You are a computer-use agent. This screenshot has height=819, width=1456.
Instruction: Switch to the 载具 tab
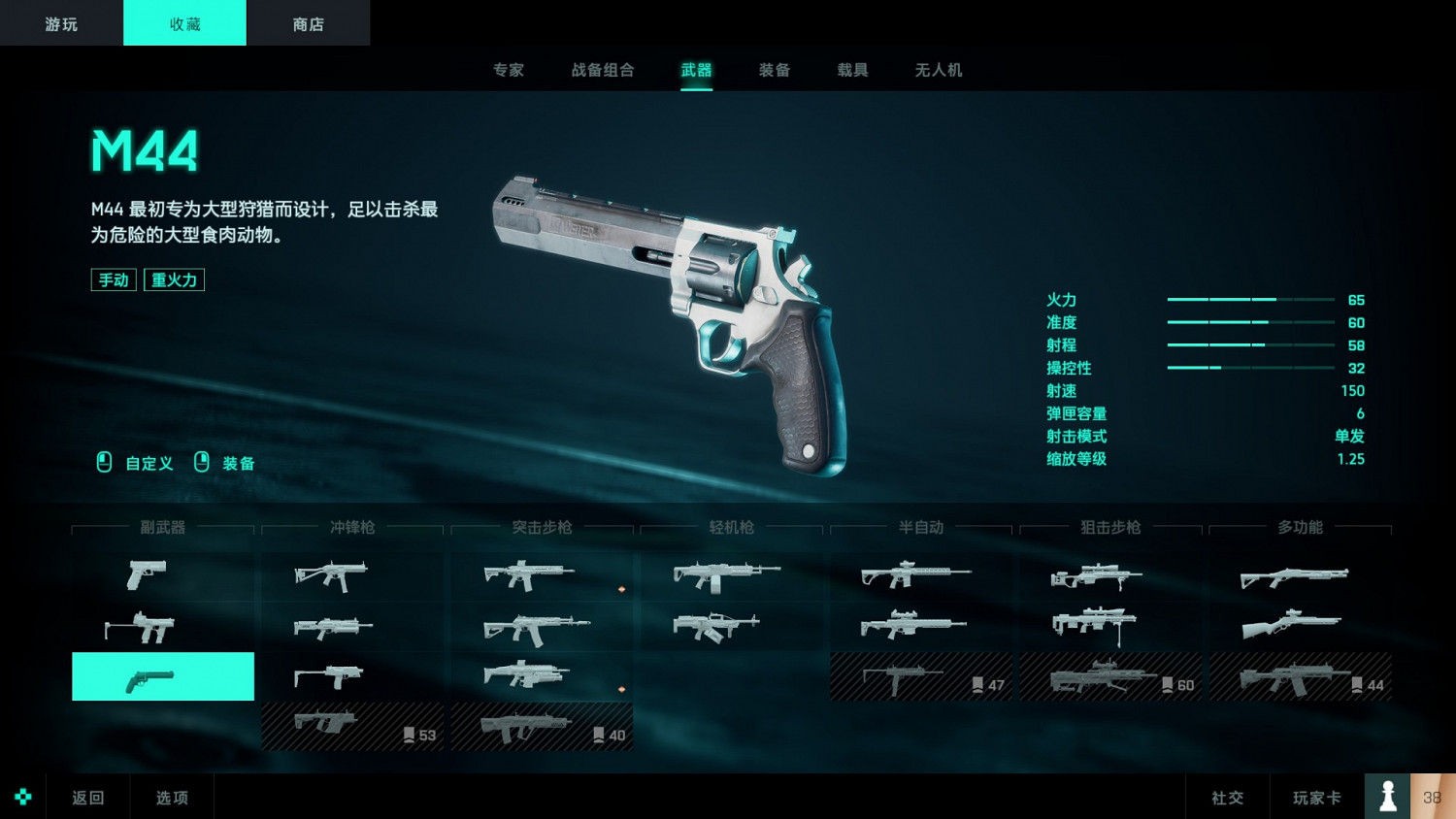851,70
